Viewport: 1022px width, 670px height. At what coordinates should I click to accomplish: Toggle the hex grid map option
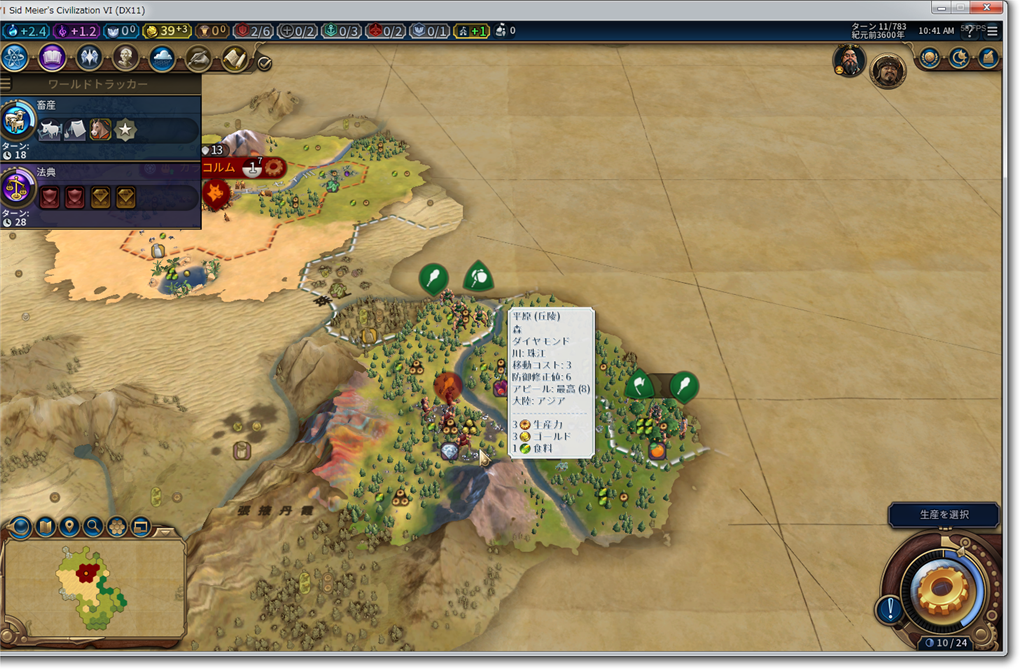point(117,525)
